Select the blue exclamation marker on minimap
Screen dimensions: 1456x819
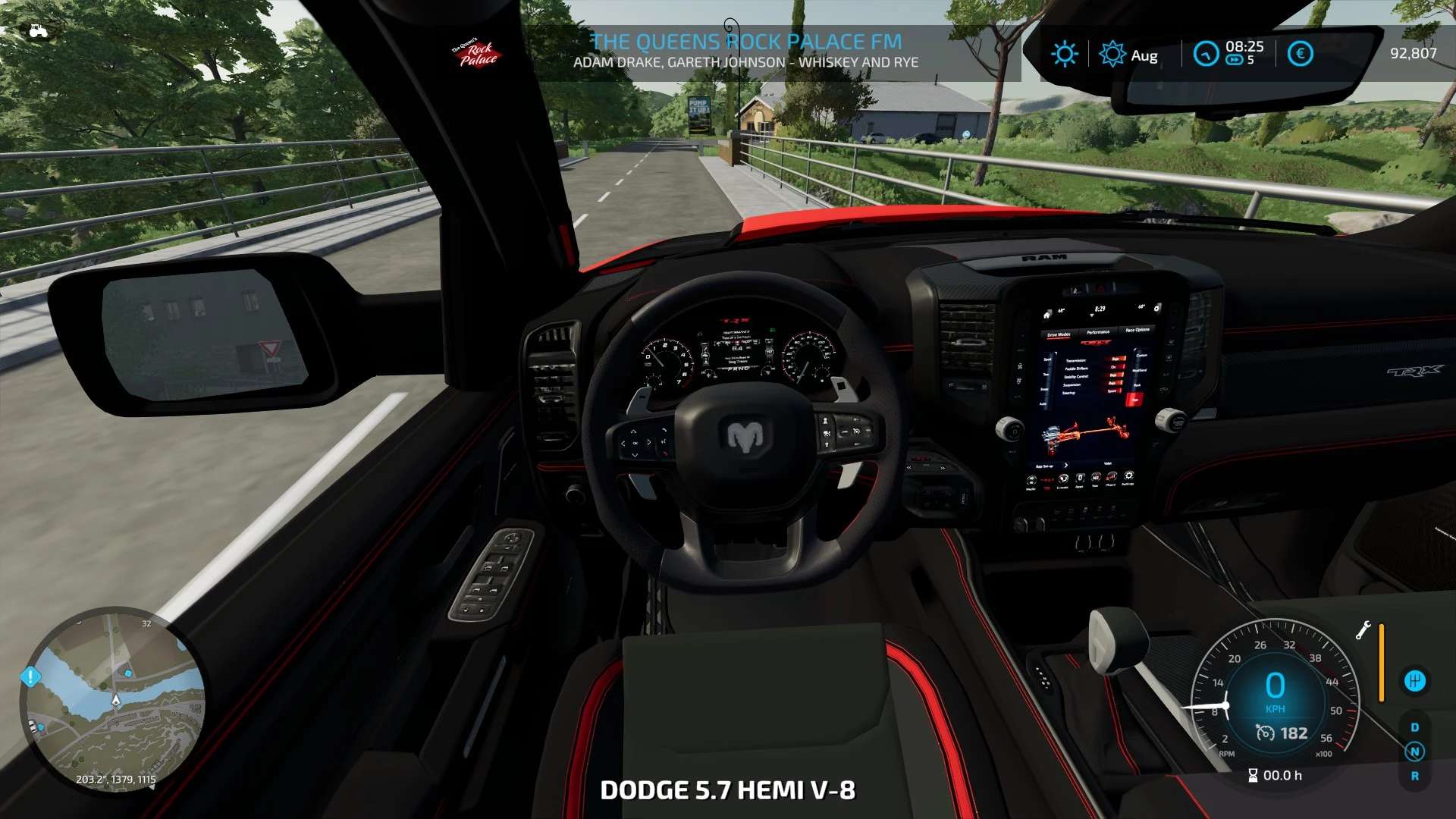(x=30, y=676)
